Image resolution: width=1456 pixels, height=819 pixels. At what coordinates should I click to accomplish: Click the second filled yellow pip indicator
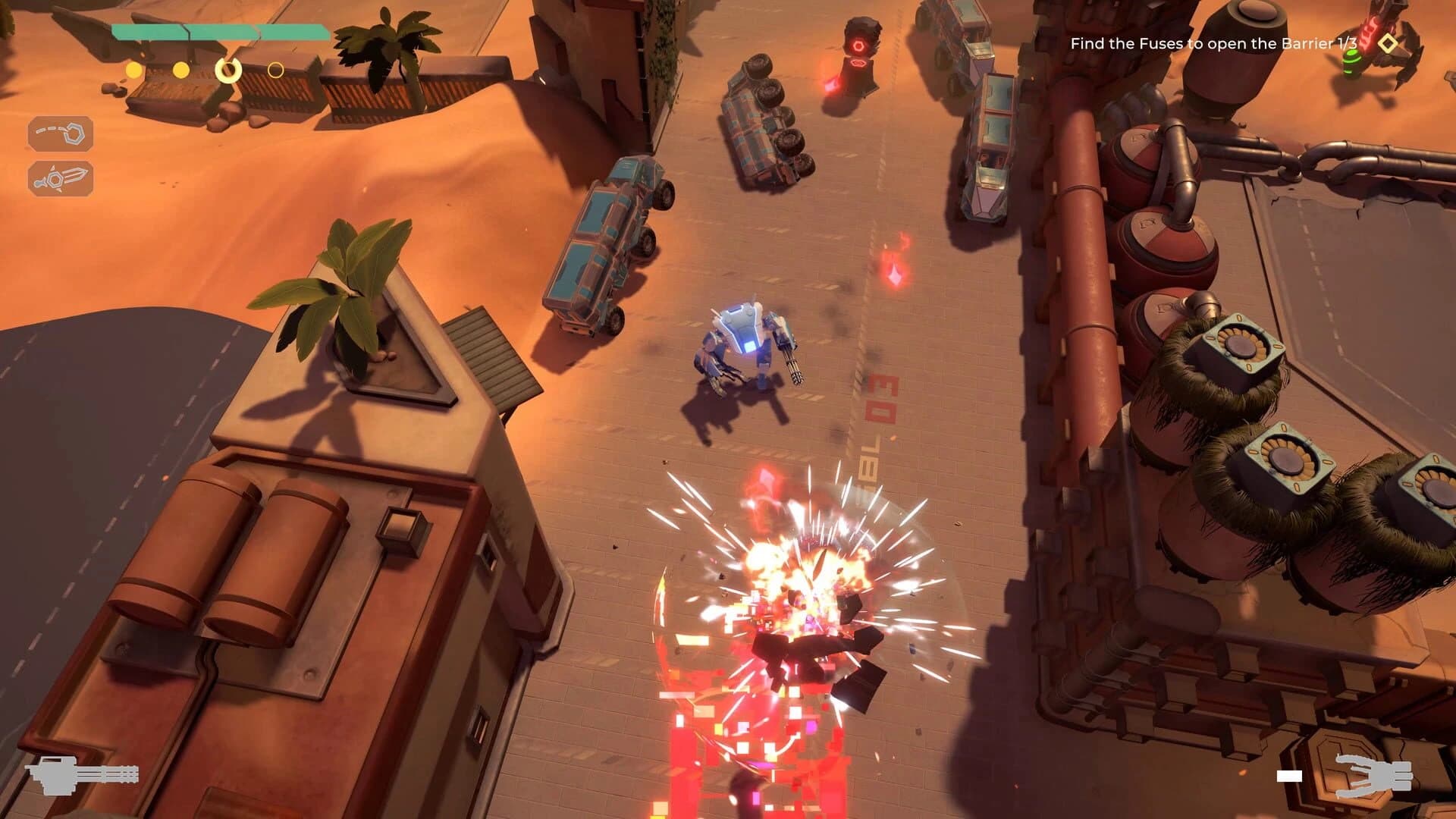[180, 70]
